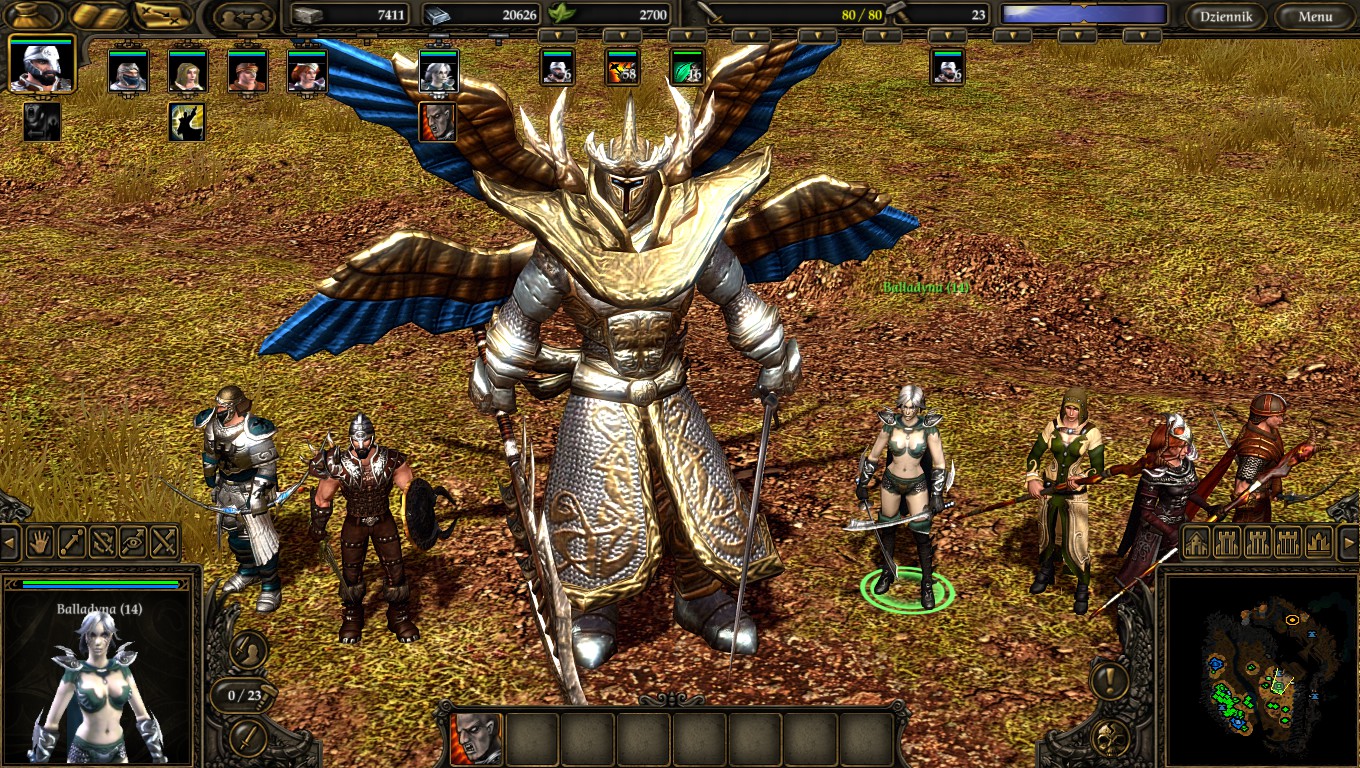Screen dimensions: 1360x768
Task: Click the gold resources icon beside the bag
Action: click(x=97, y=14)
